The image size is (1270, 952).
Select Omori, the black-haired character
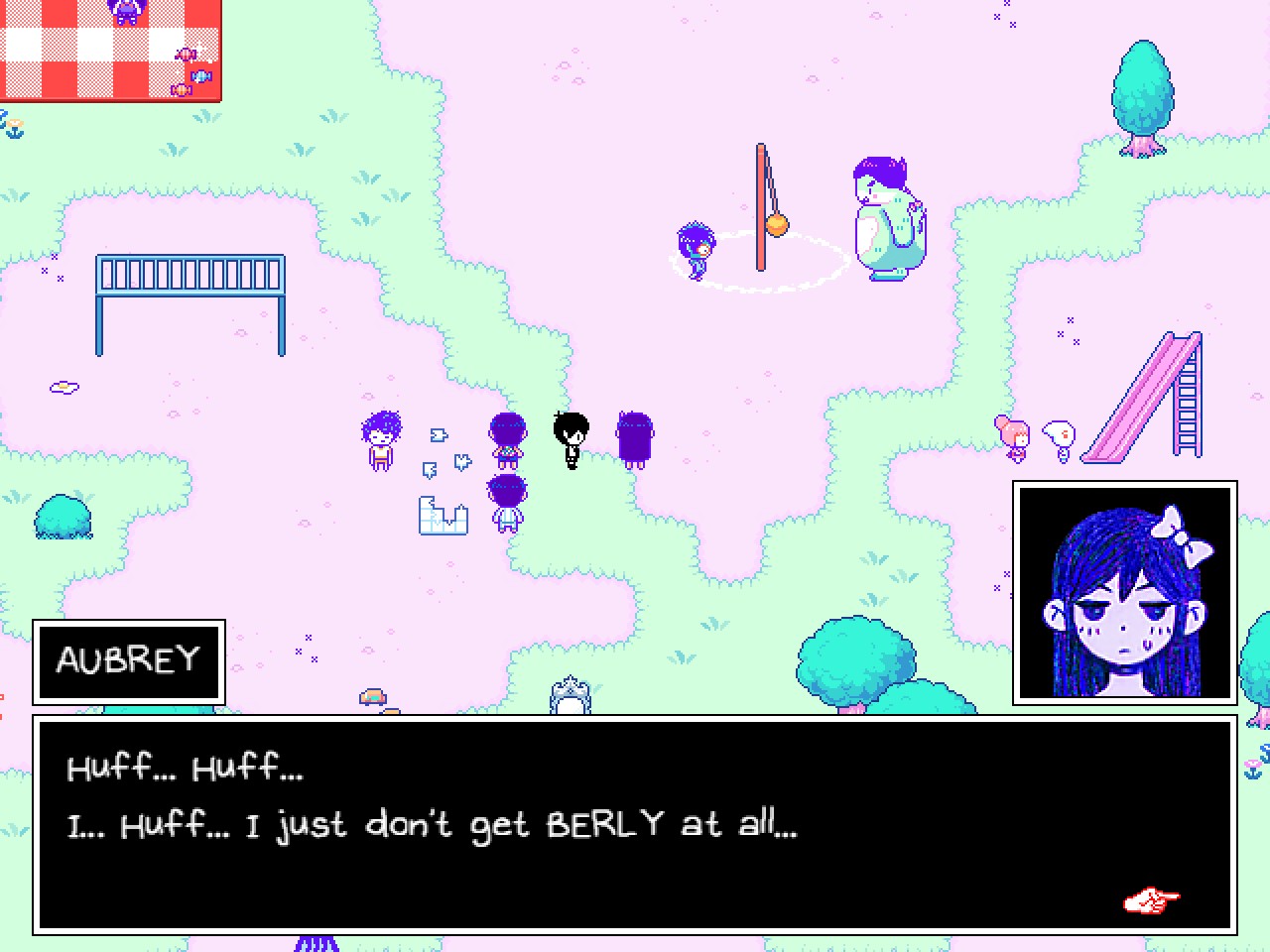tap(571, 436)
